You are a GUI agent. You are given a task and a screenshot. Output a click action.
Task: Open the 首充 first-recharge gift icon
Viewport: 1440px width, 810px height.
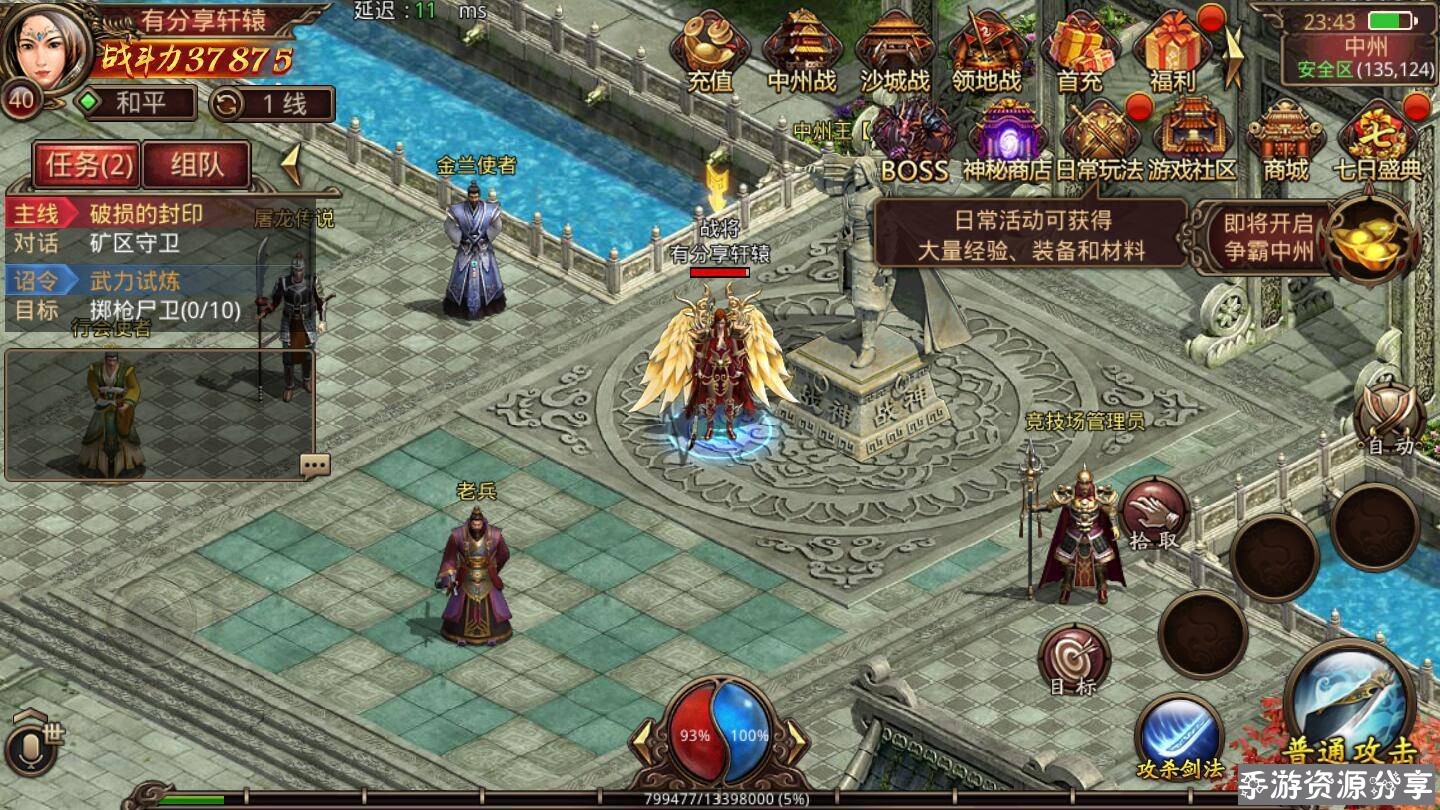point(1079,50)
